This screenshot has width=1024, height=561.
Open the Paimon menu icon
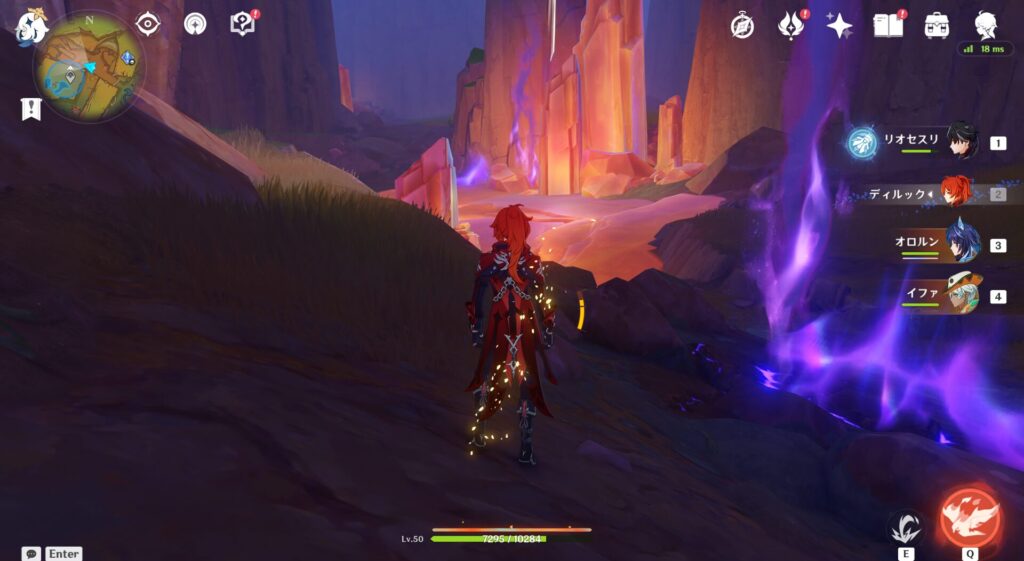point(30,26)
